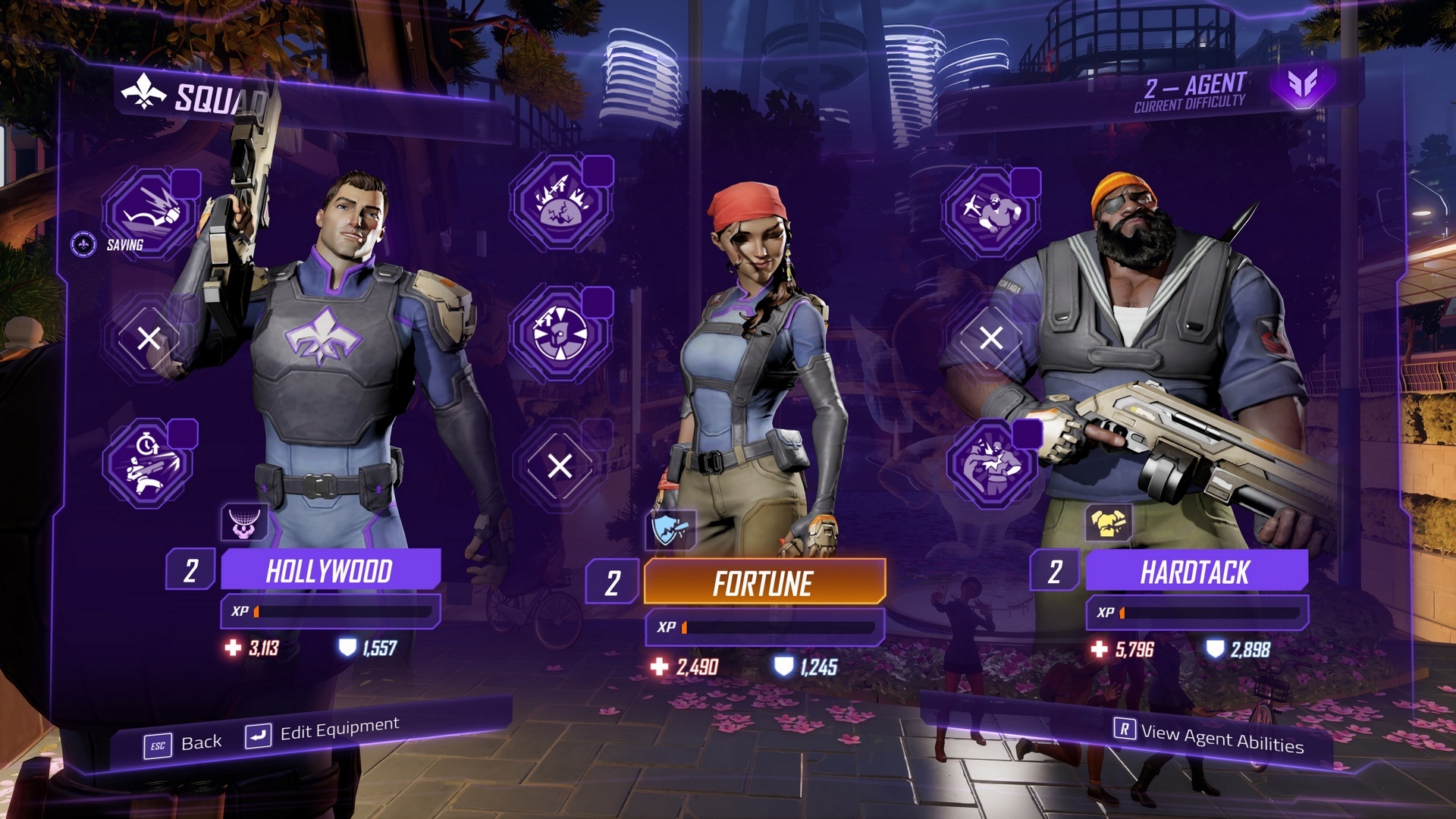The height and width of the screenshot is (819, 1456).
Task: Select Fortune's explosion dome gadget icon
Action: click(x=560, y=202)
